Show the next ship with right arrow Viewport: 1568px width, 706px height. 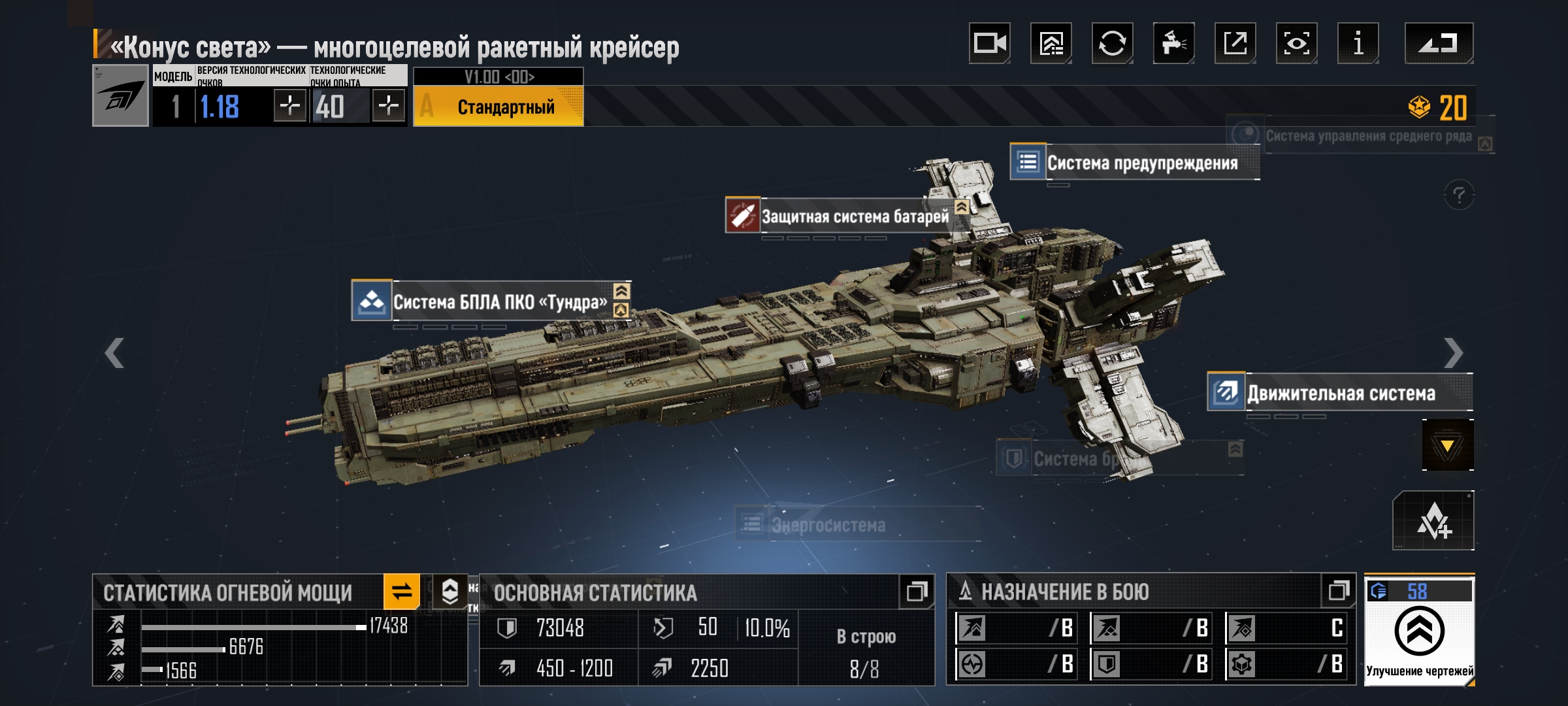[1453, 353]
